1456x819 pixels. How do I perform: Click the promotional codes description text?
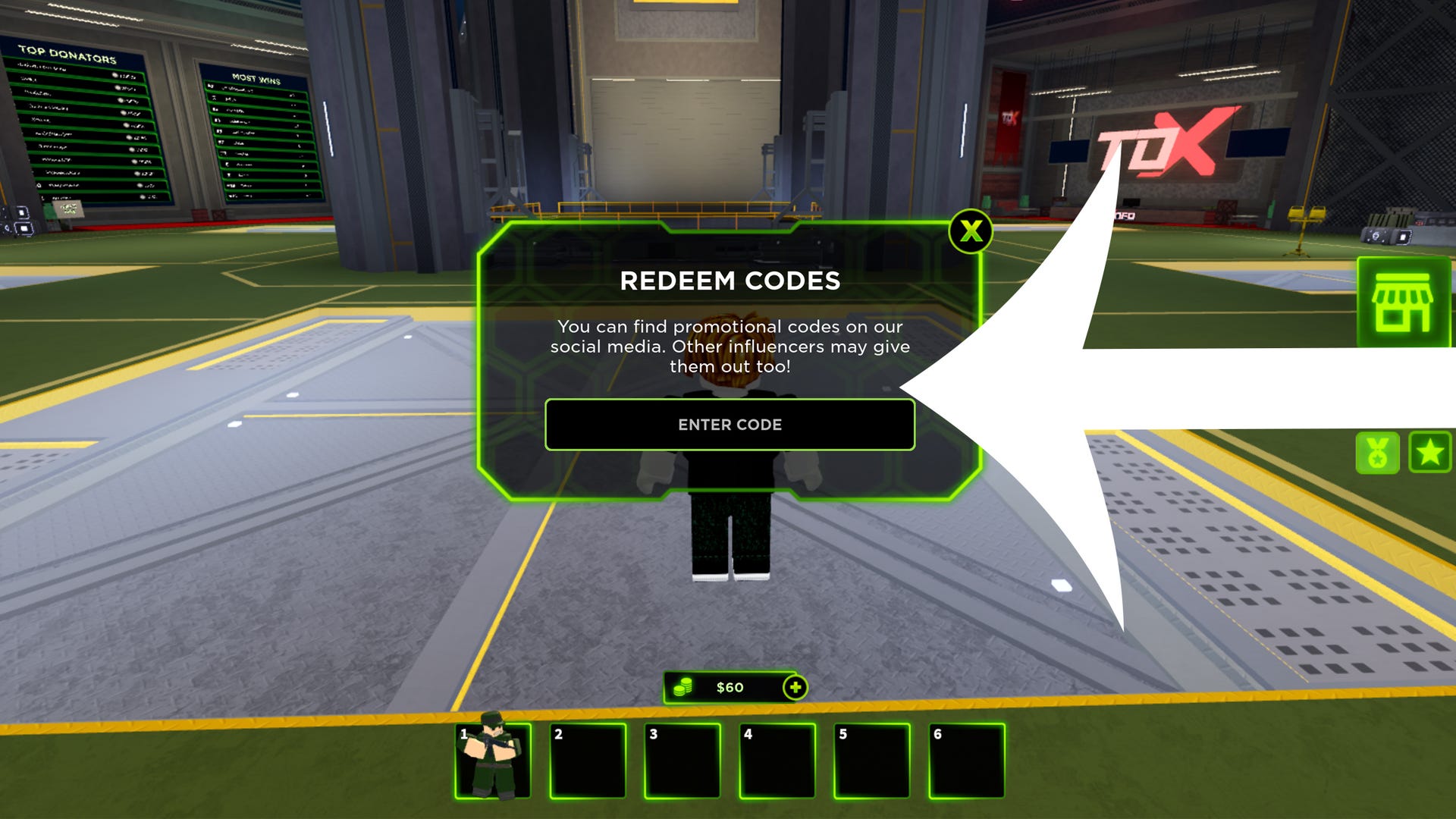click(730, 347)
